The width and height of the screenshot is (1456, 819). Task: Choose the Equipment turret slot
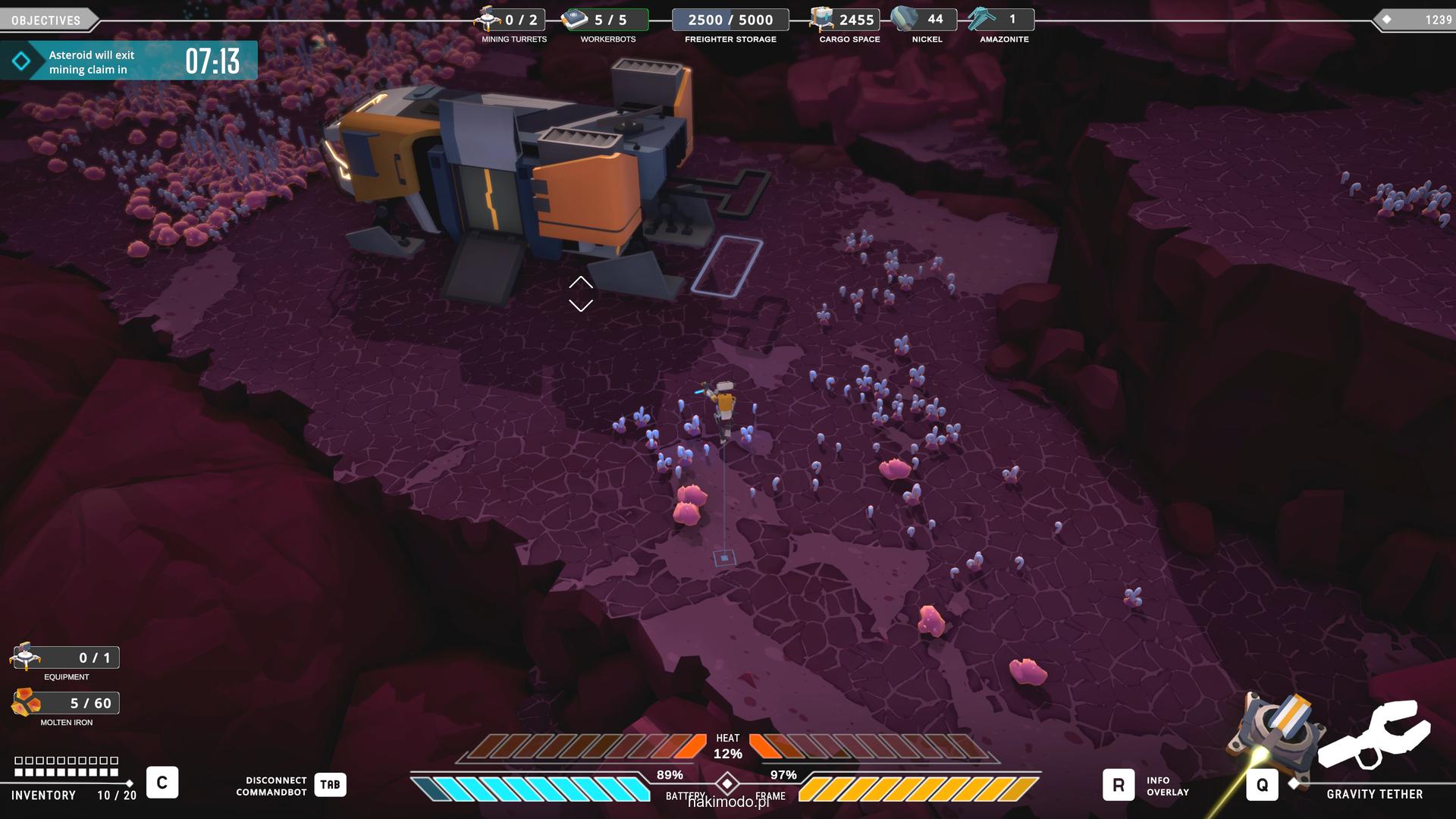click(x=26, y=657)
